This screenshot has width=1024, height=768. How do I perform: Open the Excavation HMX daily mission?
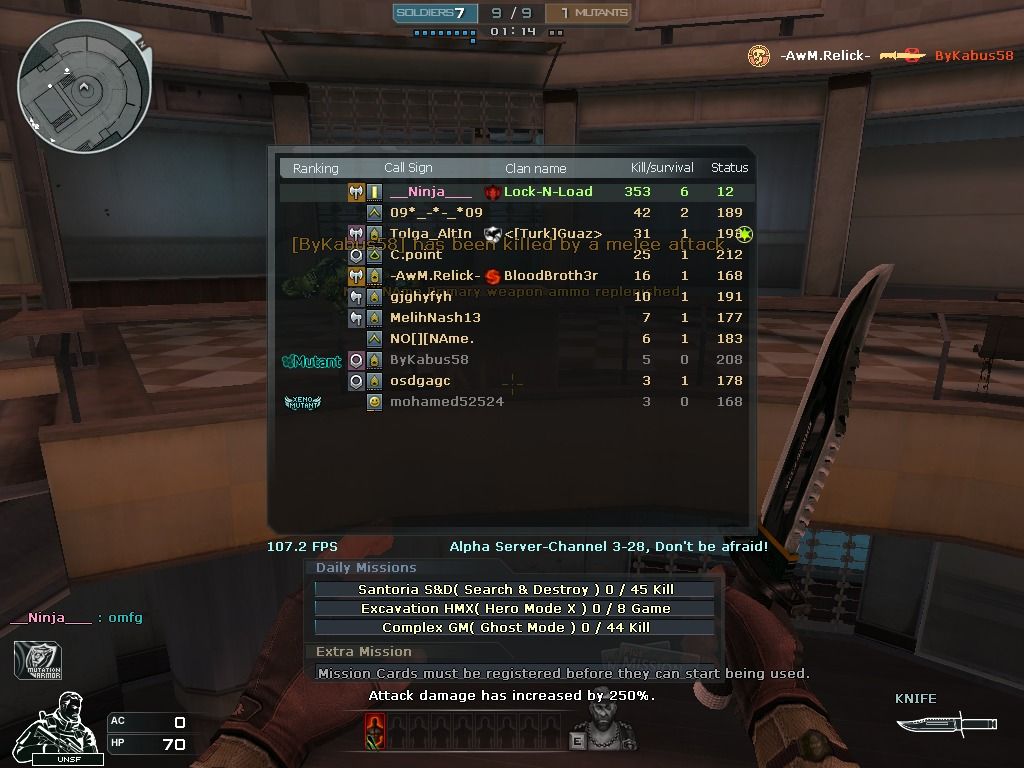click(515, 608)
